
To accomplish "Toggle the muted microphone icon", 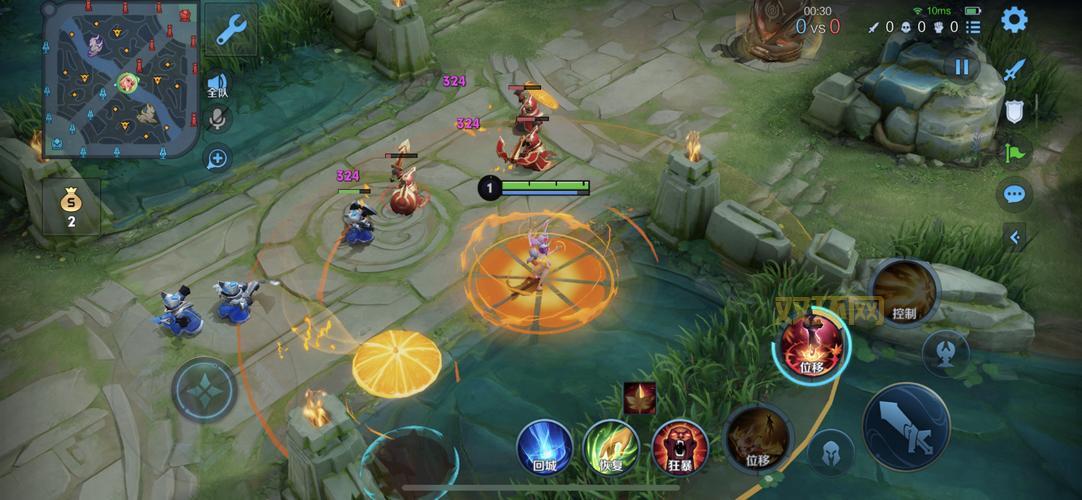I will pyautogui.click(x=217, y=121).
